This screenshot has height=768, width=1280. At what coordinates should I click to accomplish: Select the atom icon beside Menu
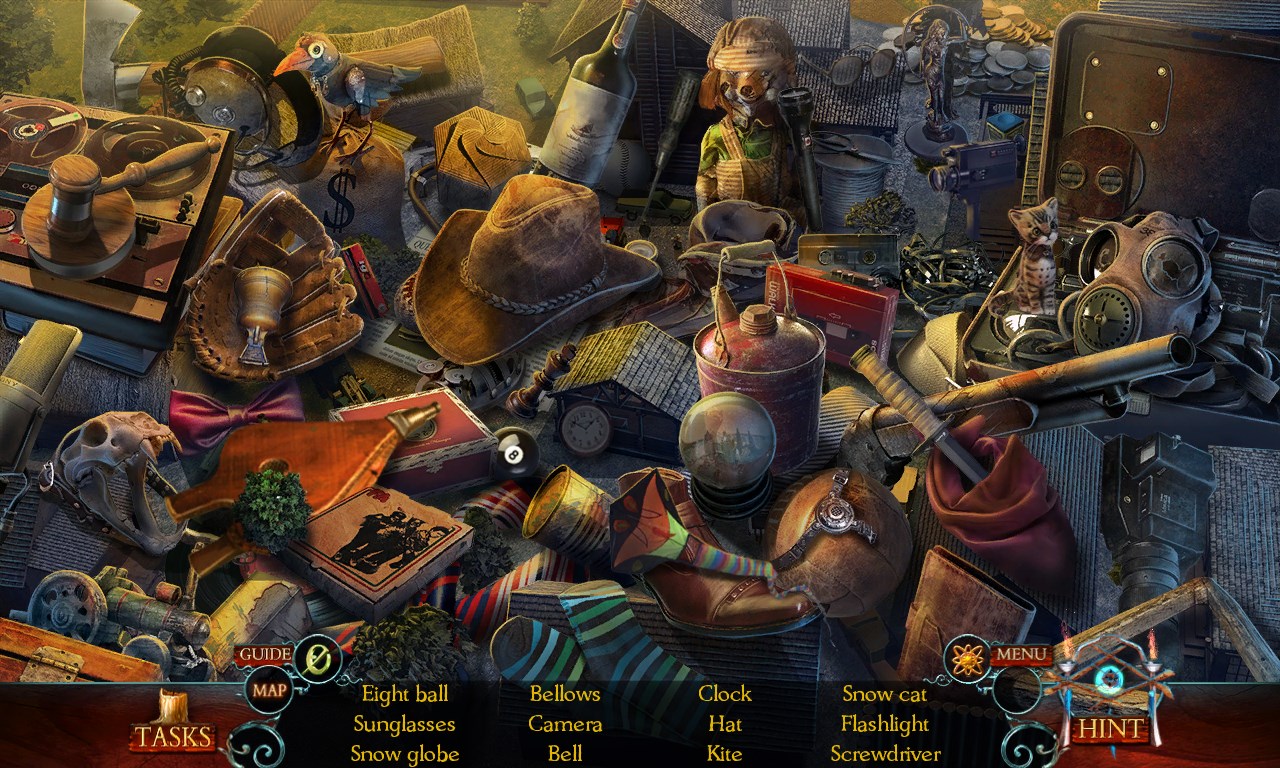967,658
